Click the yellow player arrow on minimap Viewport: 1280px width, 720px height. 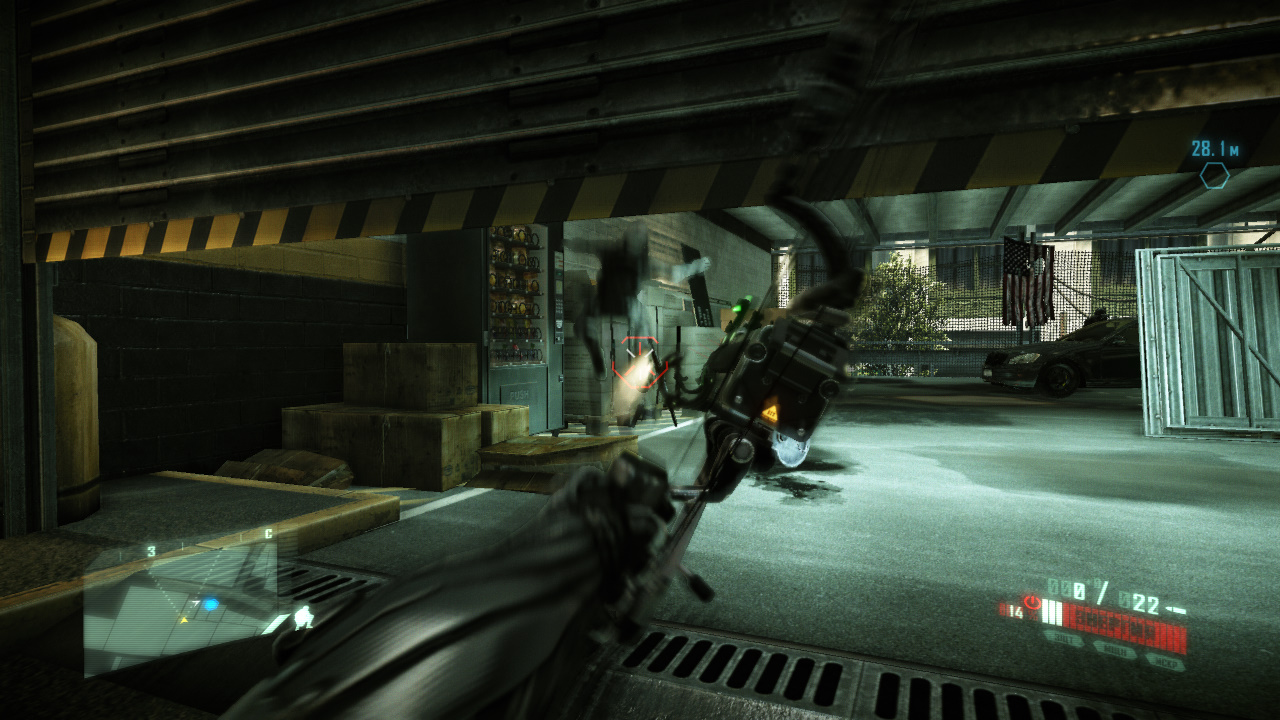(x=184, y=619)
